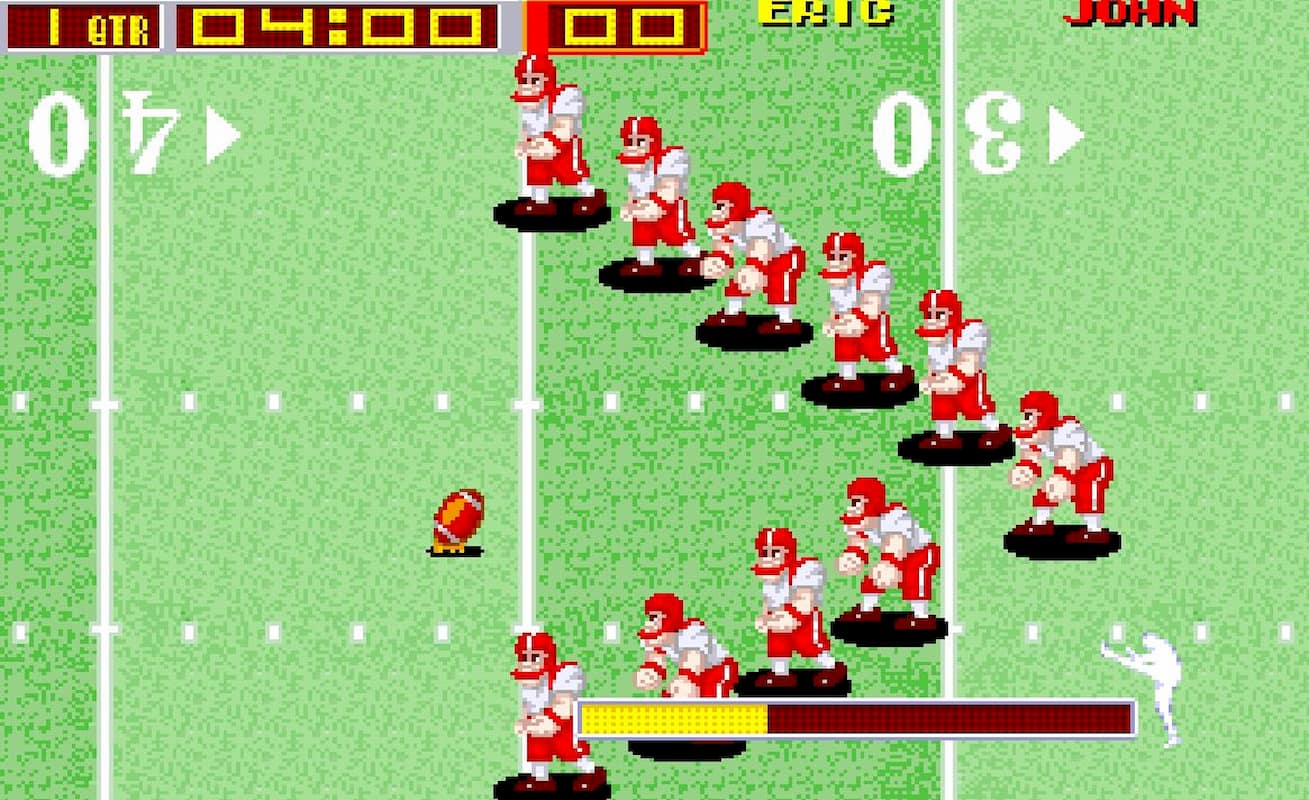This screenshot has height=800, width=1309.
Task: Click the yellow filled portion of the meter
Action: point(670,715)
